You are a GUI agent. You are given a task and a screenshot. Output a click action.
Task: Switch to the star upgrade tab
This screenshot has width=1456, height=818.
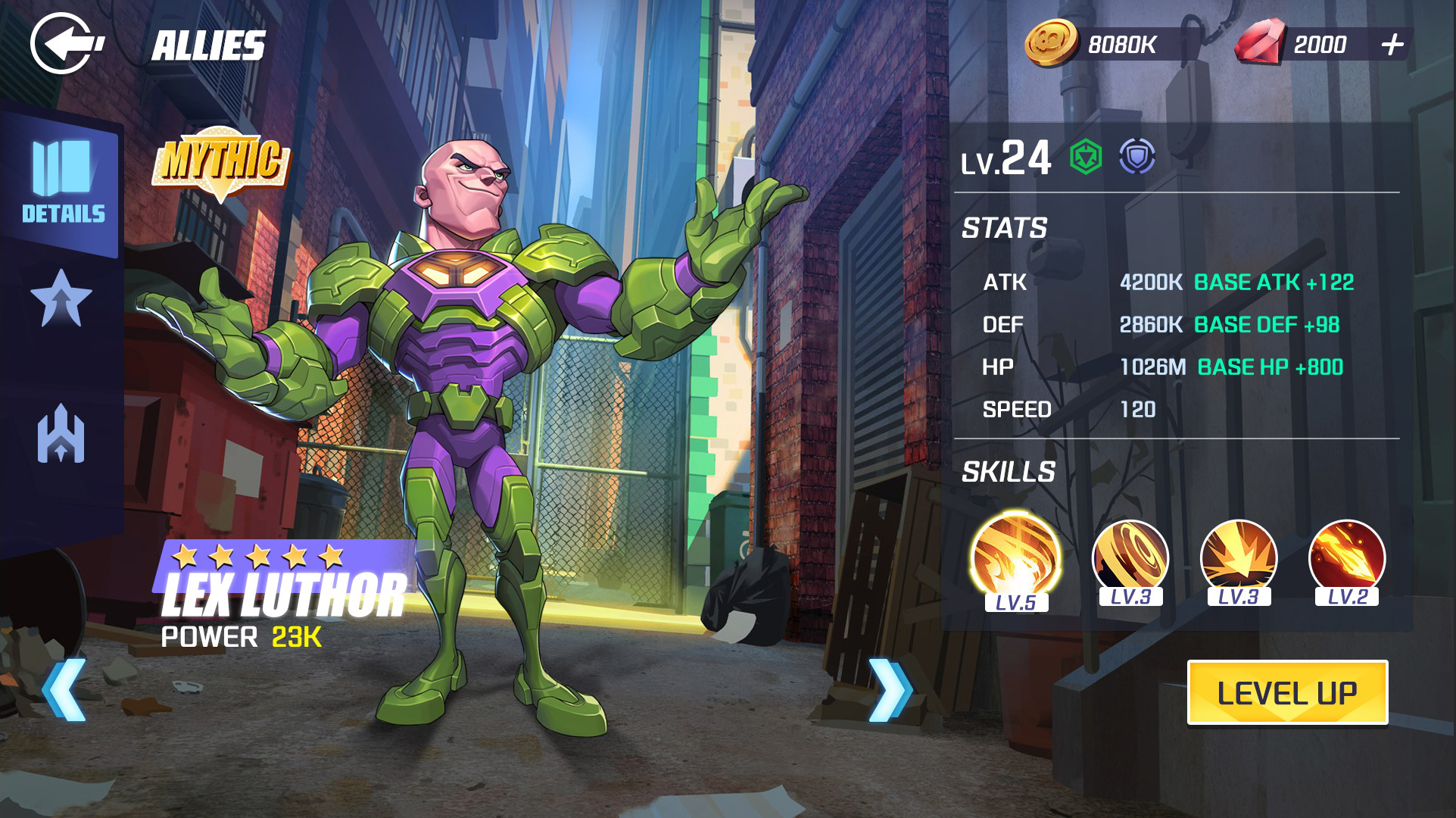(x=61, y=298)
